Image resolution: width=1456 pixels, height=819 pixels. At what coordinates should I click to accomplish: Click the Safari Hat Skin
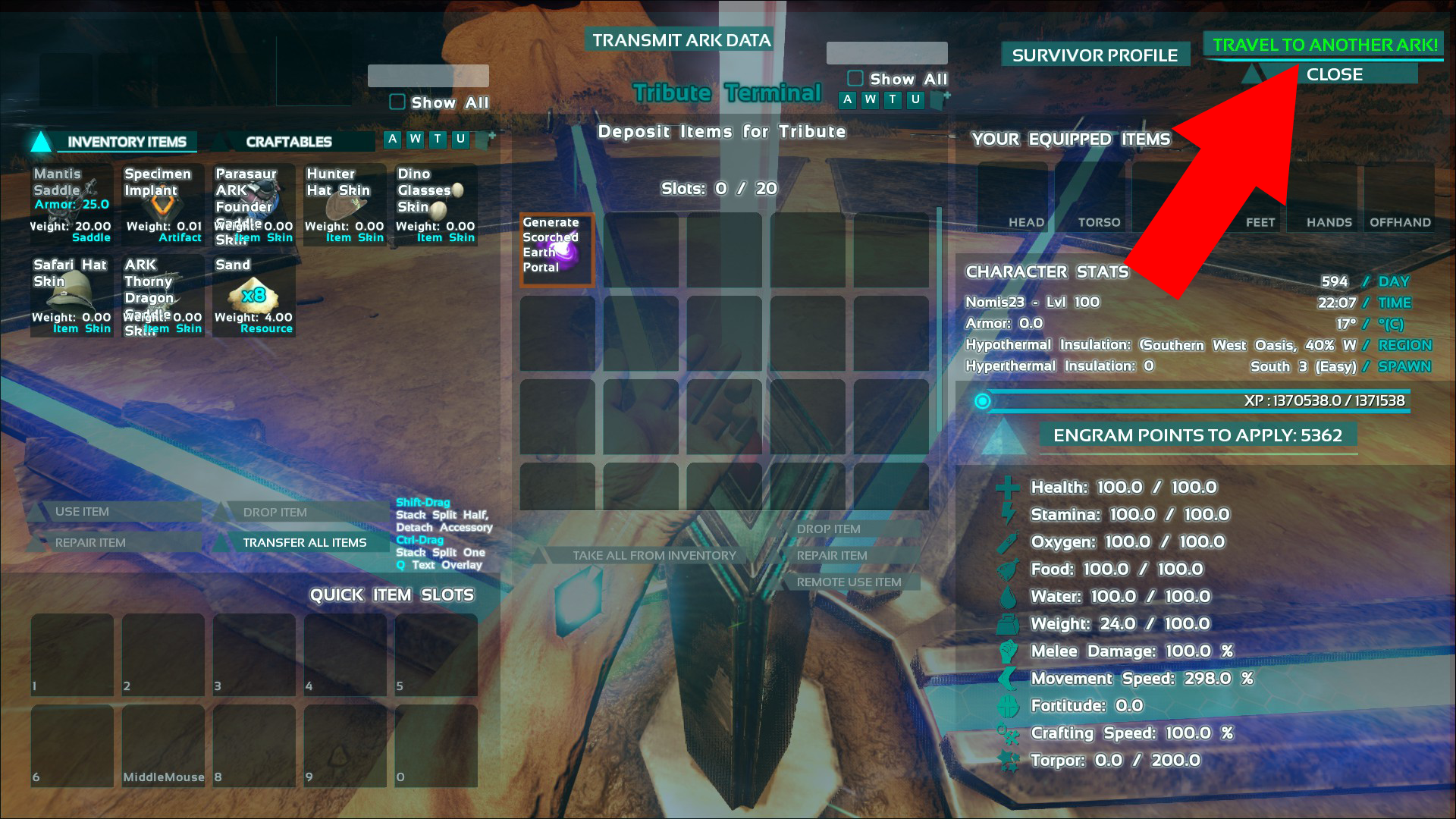tap(72, 296)
